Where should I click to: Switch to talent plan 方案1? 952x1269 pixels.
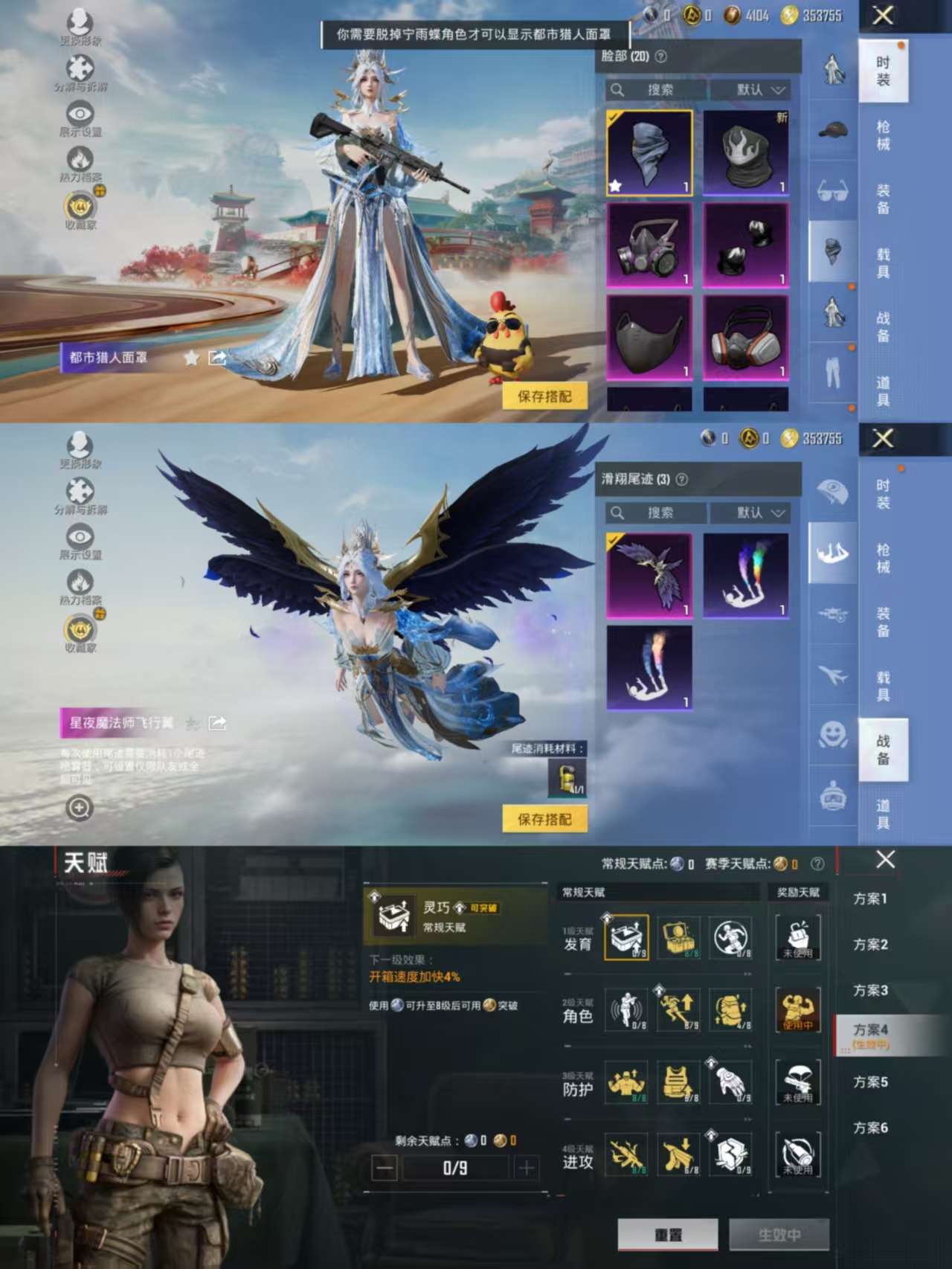coord(870,899)
